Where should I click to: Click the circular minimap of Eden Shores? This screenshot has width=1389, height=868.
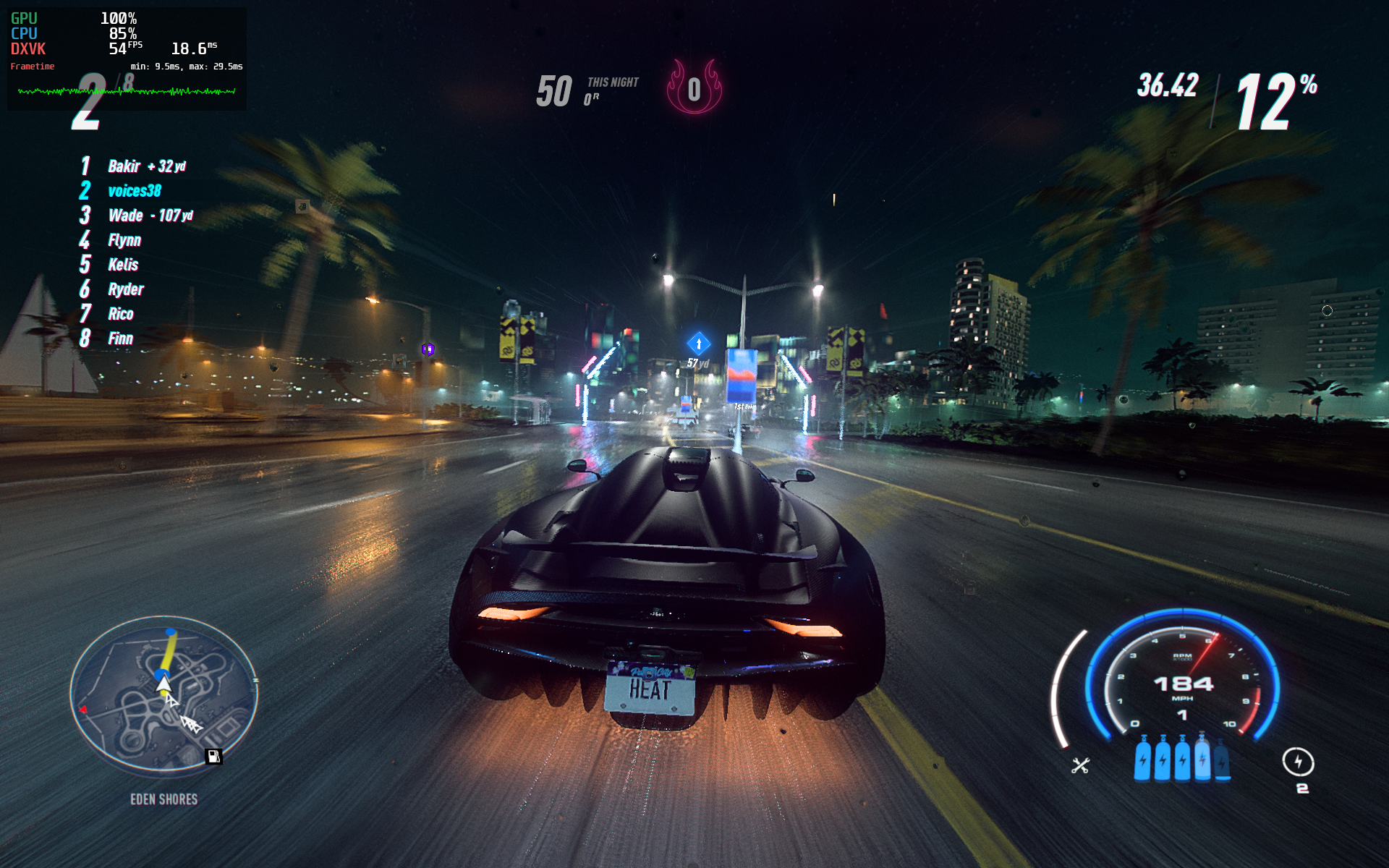[164, 695]
